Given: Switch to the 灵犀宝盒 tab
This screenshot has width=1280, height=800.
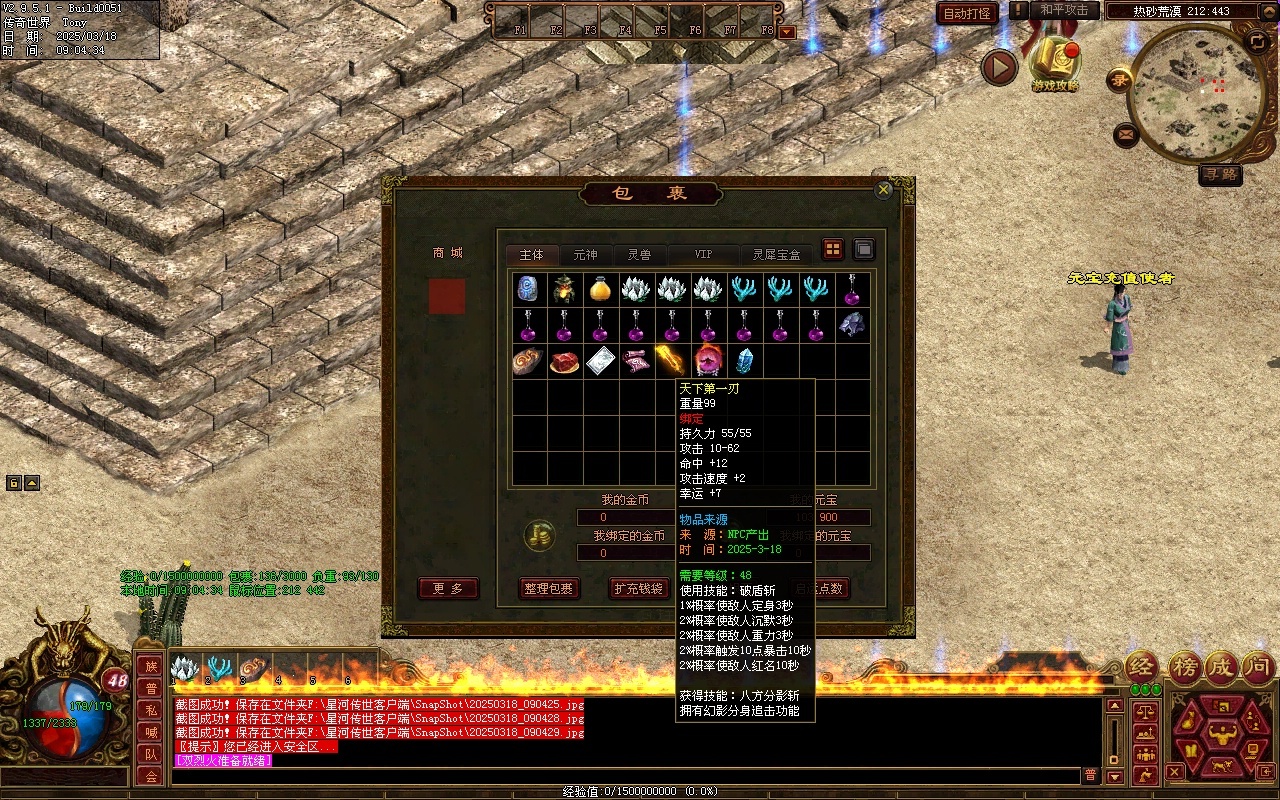Looking at the screenshot, I should coord(776,255).
